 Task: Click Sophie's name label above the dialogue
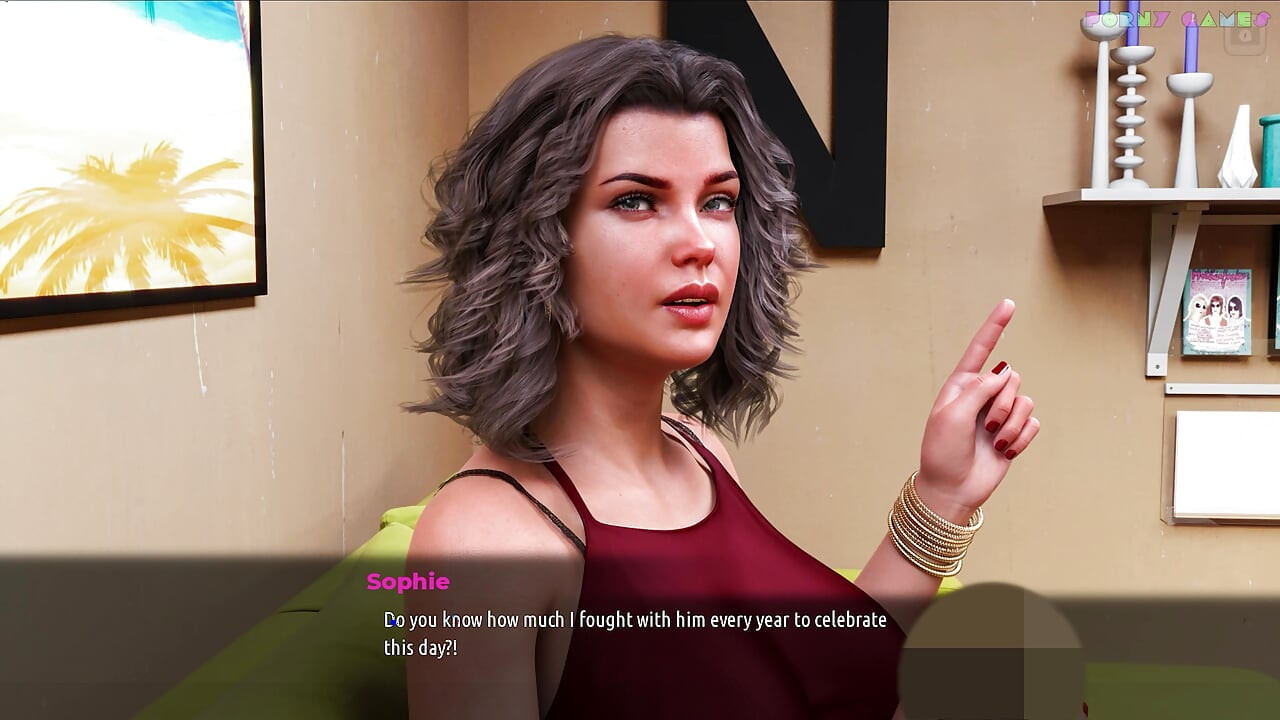(406, 582)
